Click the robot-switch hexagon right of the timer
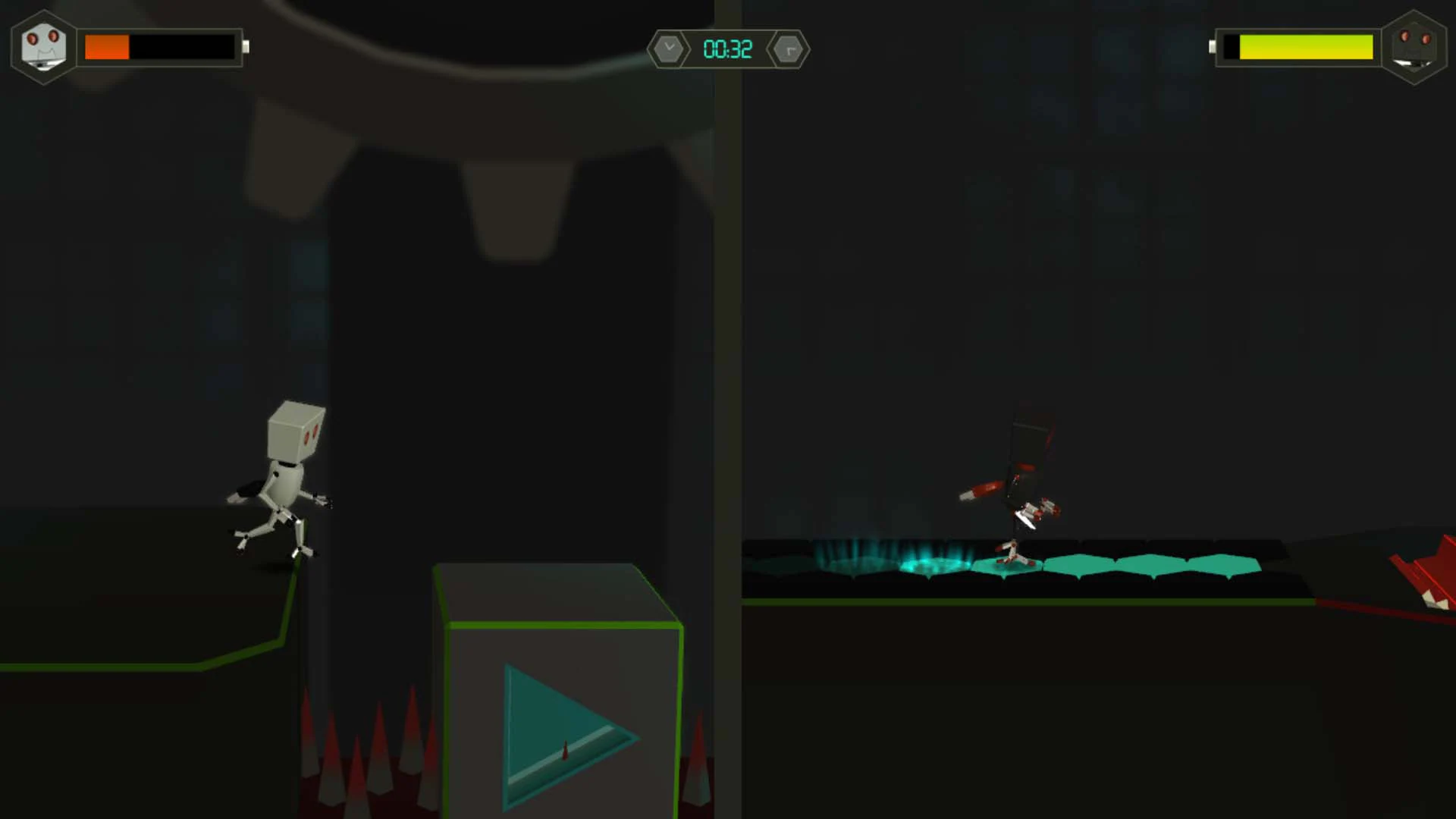The width and height of the screenshot is (1456, 819). point(789,49)
